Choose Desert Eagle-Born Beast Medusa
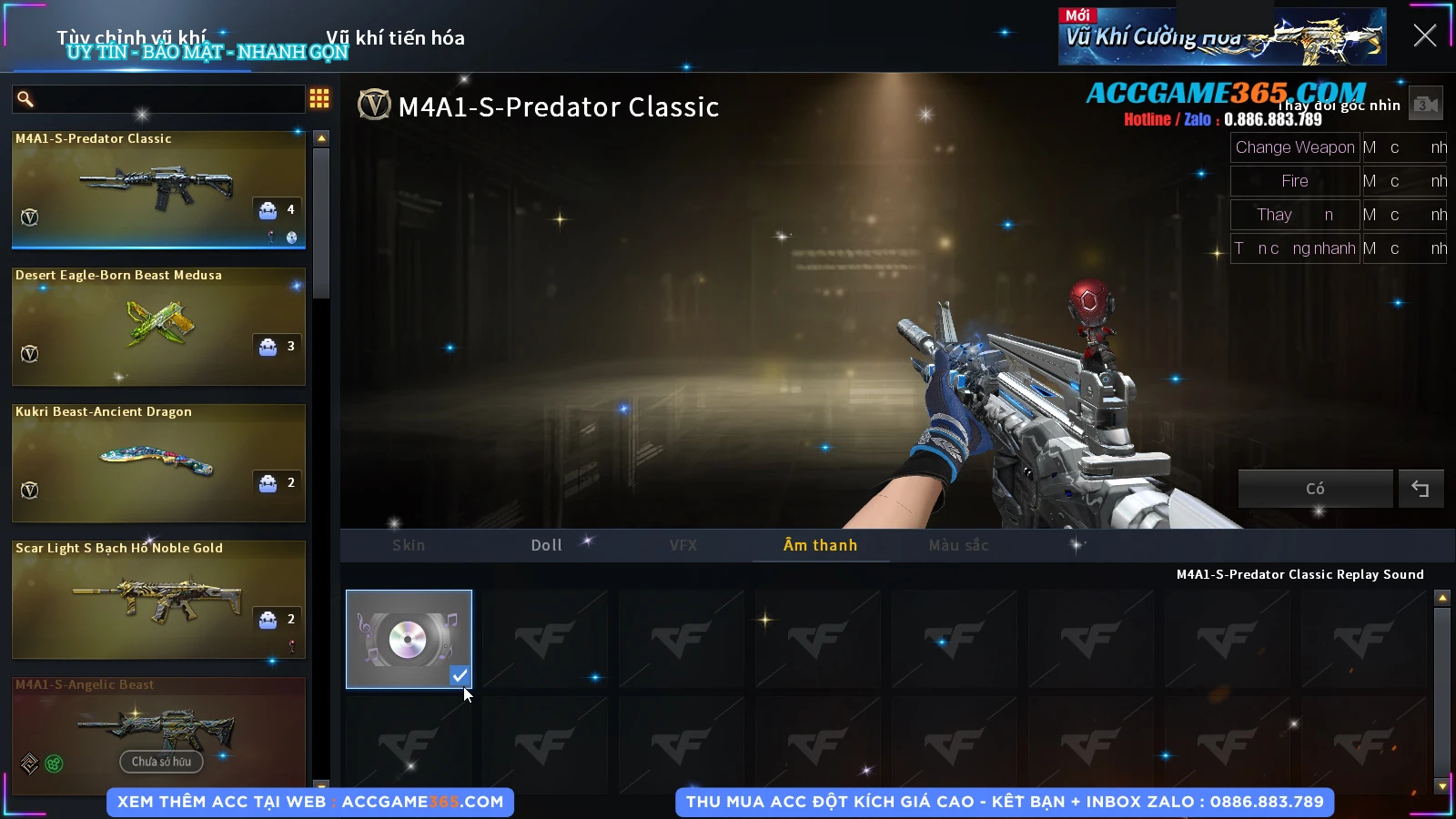1456x819 pixels. coord(158,326)
